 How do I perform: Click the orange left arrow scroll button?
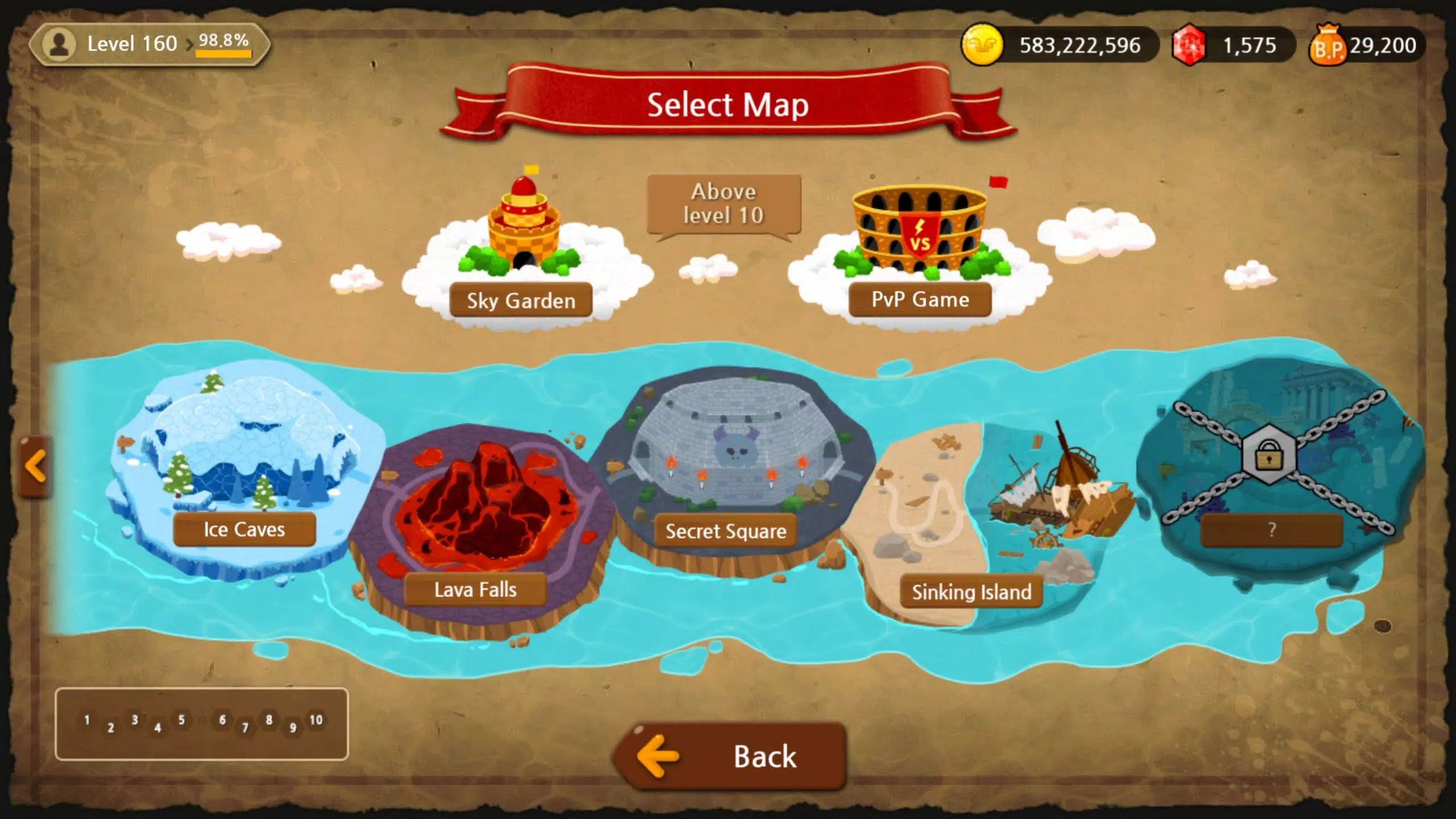[35, 466]
